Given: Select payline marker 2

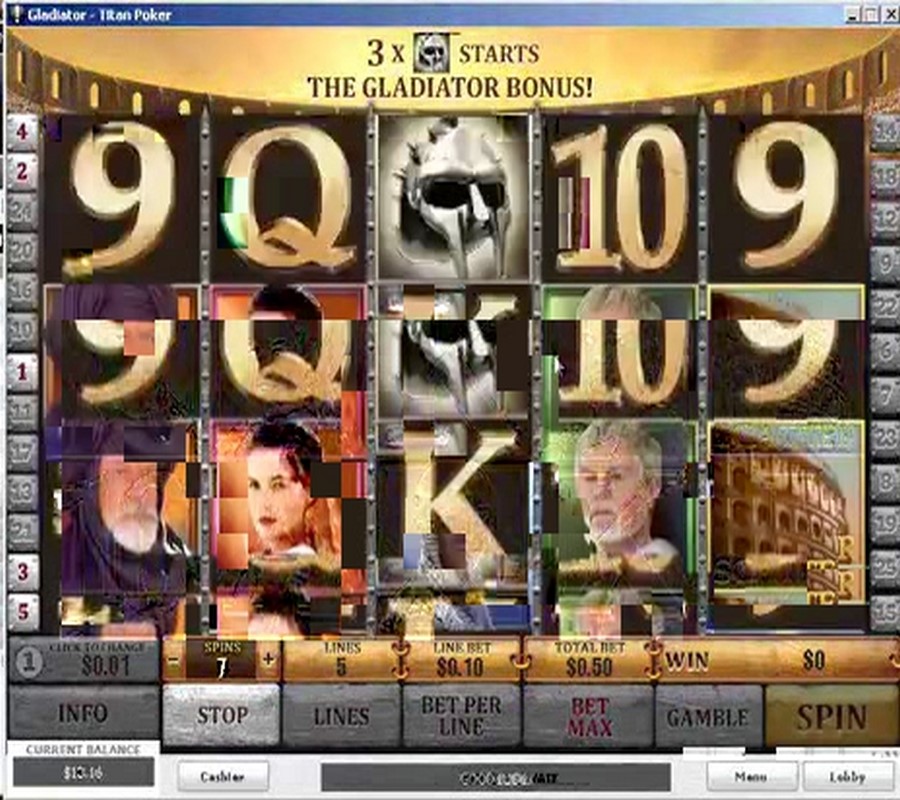Looking at the screenshot, I should pos(22,171).
